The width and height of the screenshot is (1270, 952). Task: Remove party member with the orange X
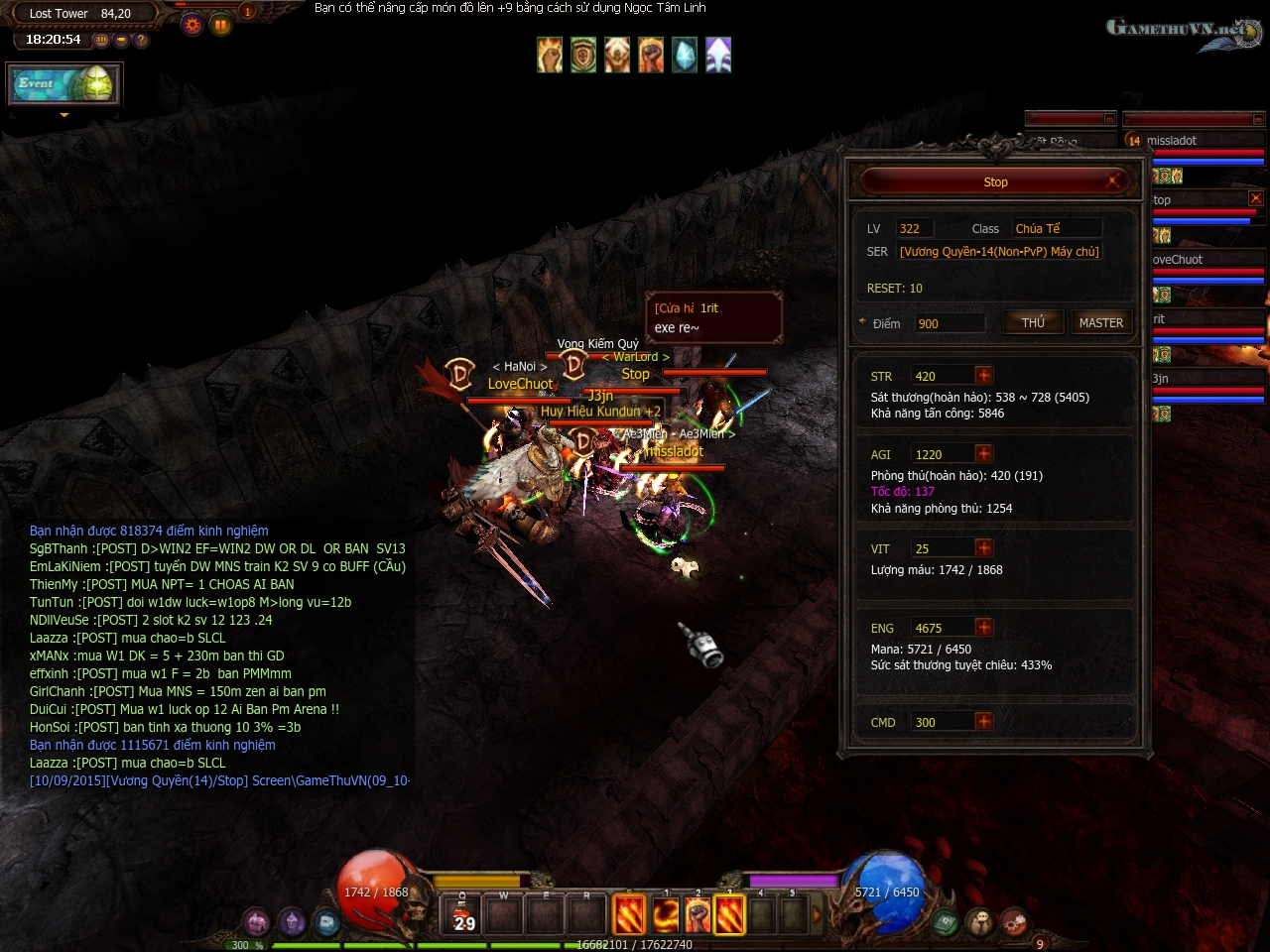(1256, 198)
